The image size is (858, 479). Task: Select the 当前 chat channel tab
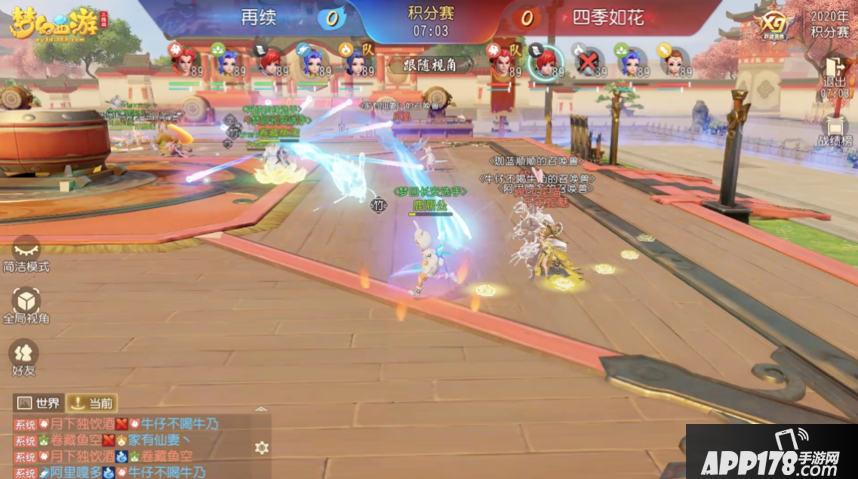[x=91, y=403]
